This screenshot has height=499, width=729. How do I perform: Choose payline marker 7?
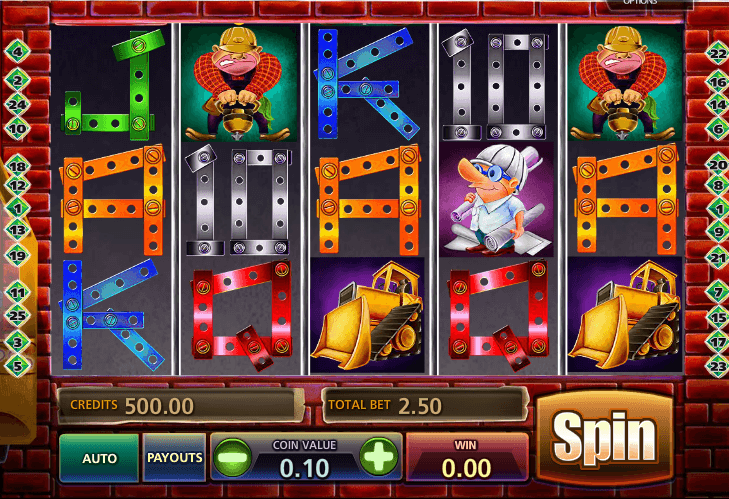pyautogui.click(x=716, y=292)
